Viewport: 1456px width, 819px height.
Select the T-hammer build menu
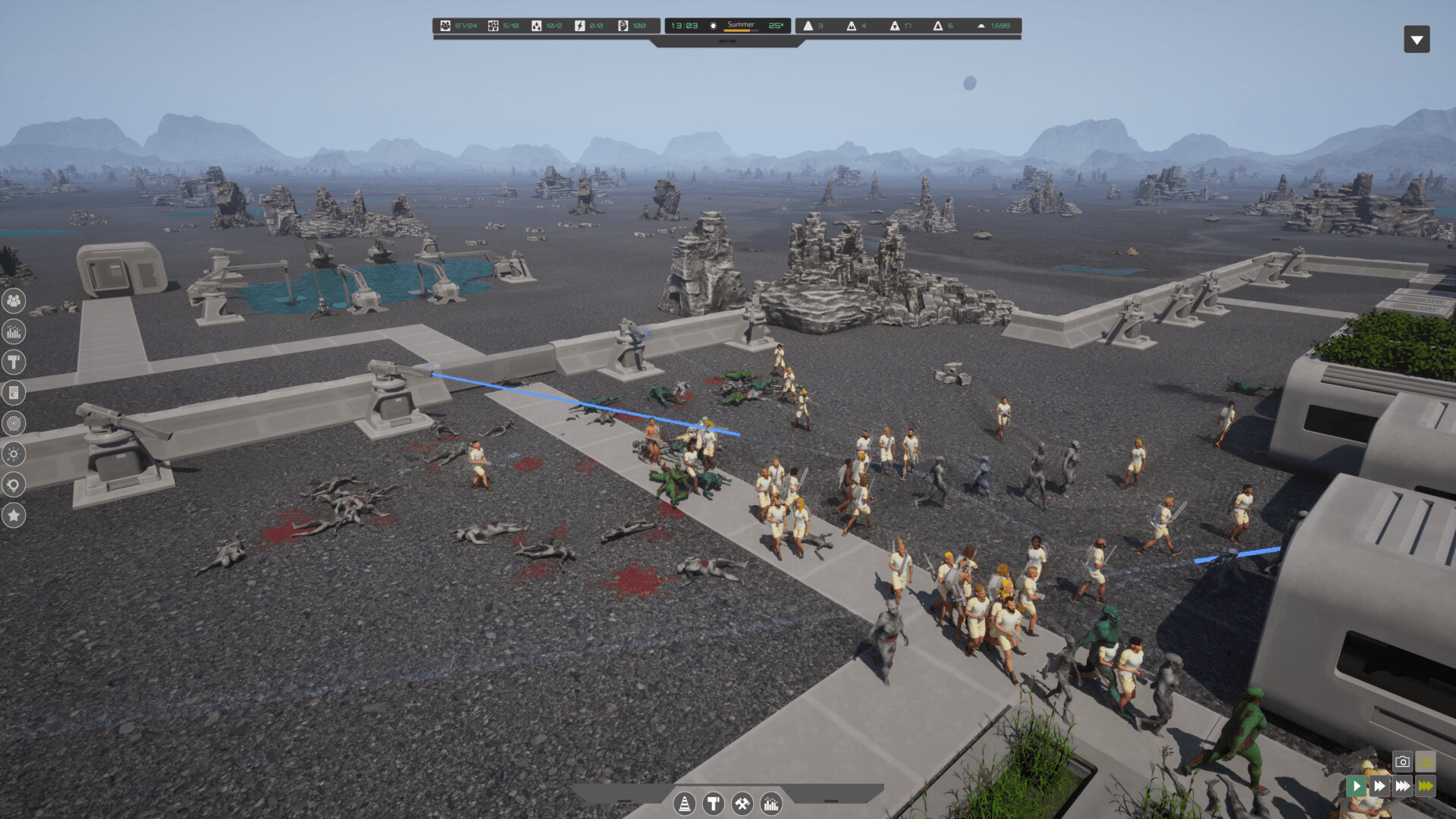point(713,803)
